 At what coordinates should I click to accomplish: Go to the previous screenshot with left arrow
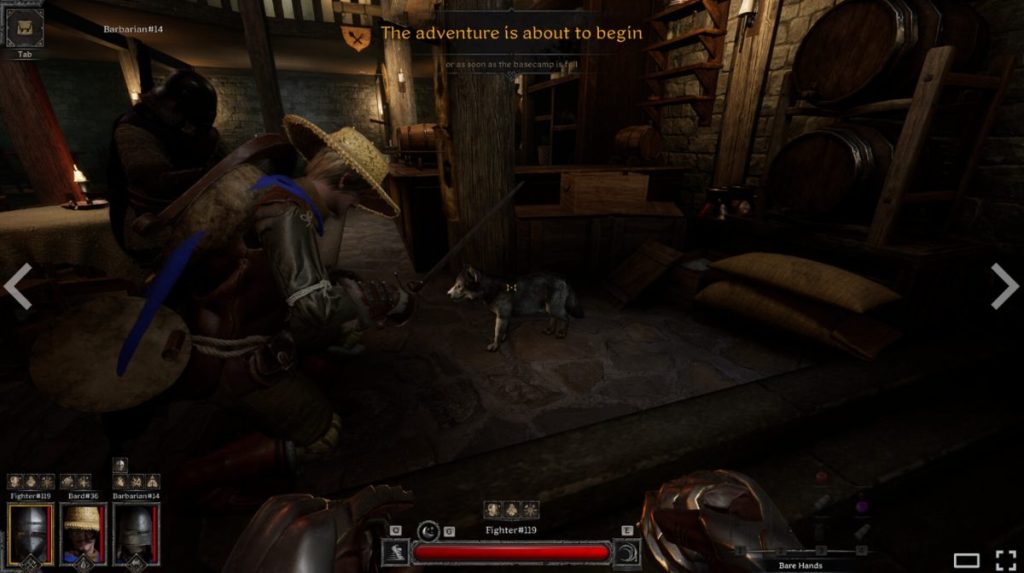pos(18,286)
